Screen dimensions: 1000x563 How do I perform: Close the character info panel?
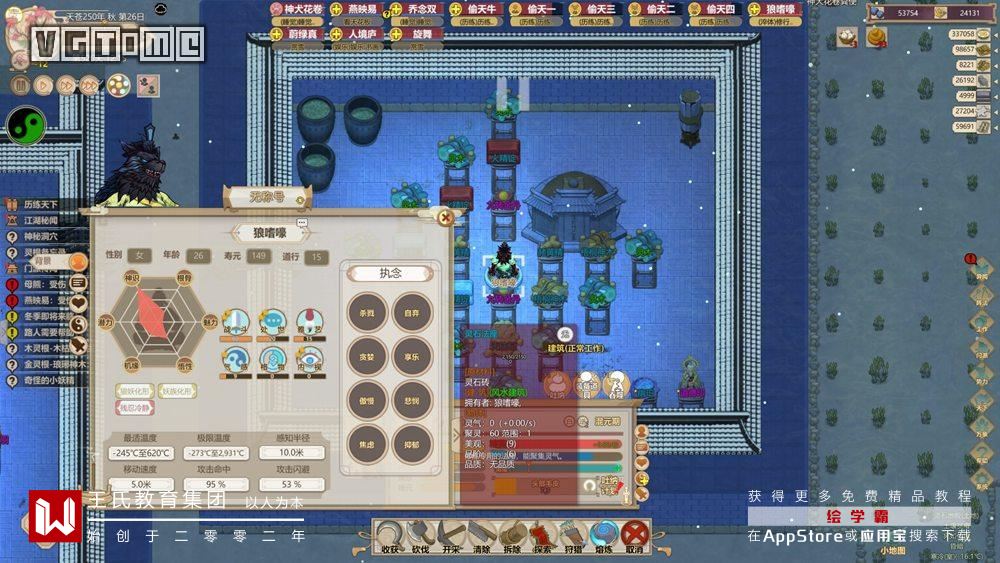(446, 215)
